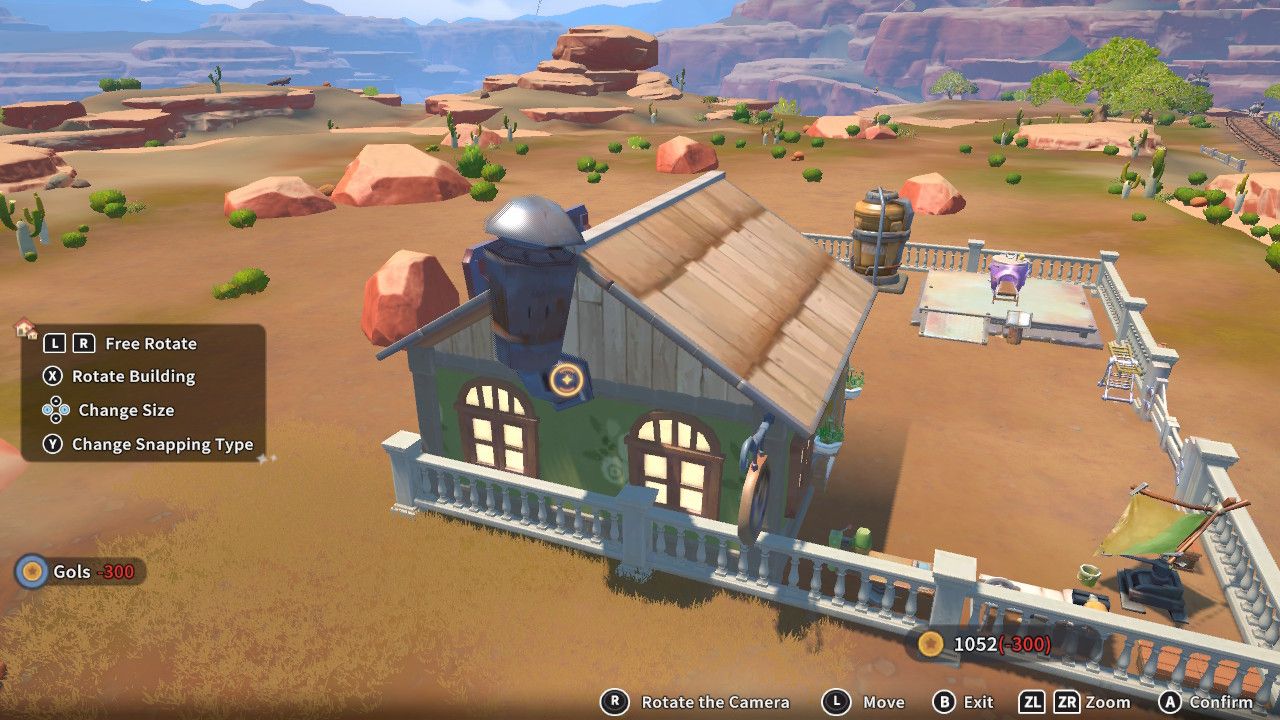Image resolution: width=1280 pixels, height=720 pixels.
Task: Click the ZR zoom icon in the bottom bar
Action: 1066,700
